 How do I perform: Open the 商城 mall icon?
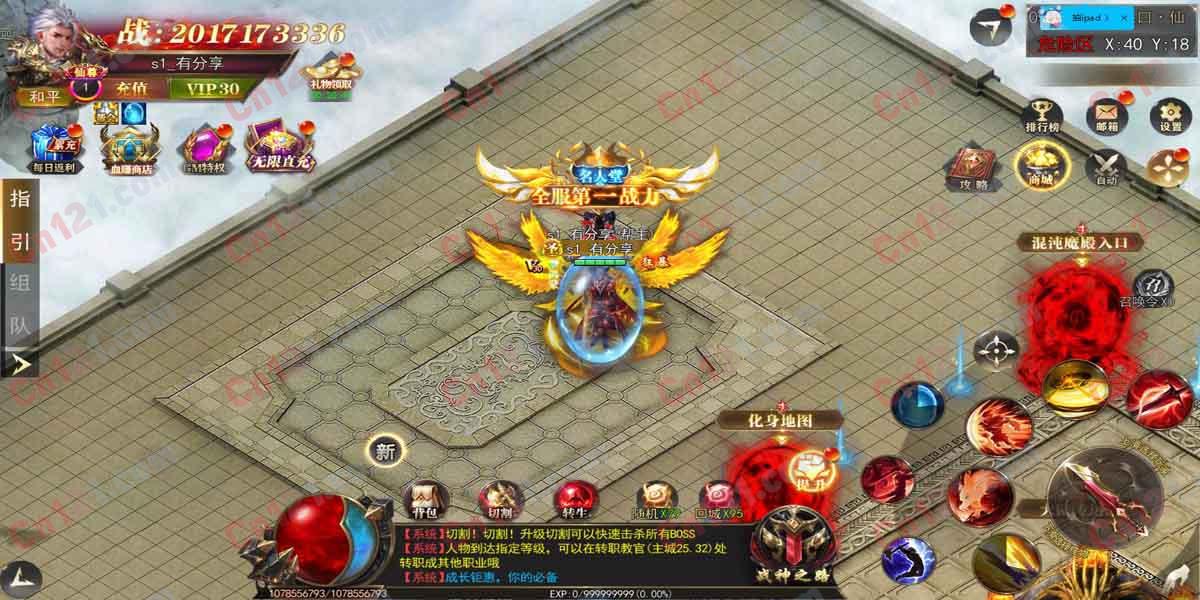pyautogui.click(x=1041, y=165)
